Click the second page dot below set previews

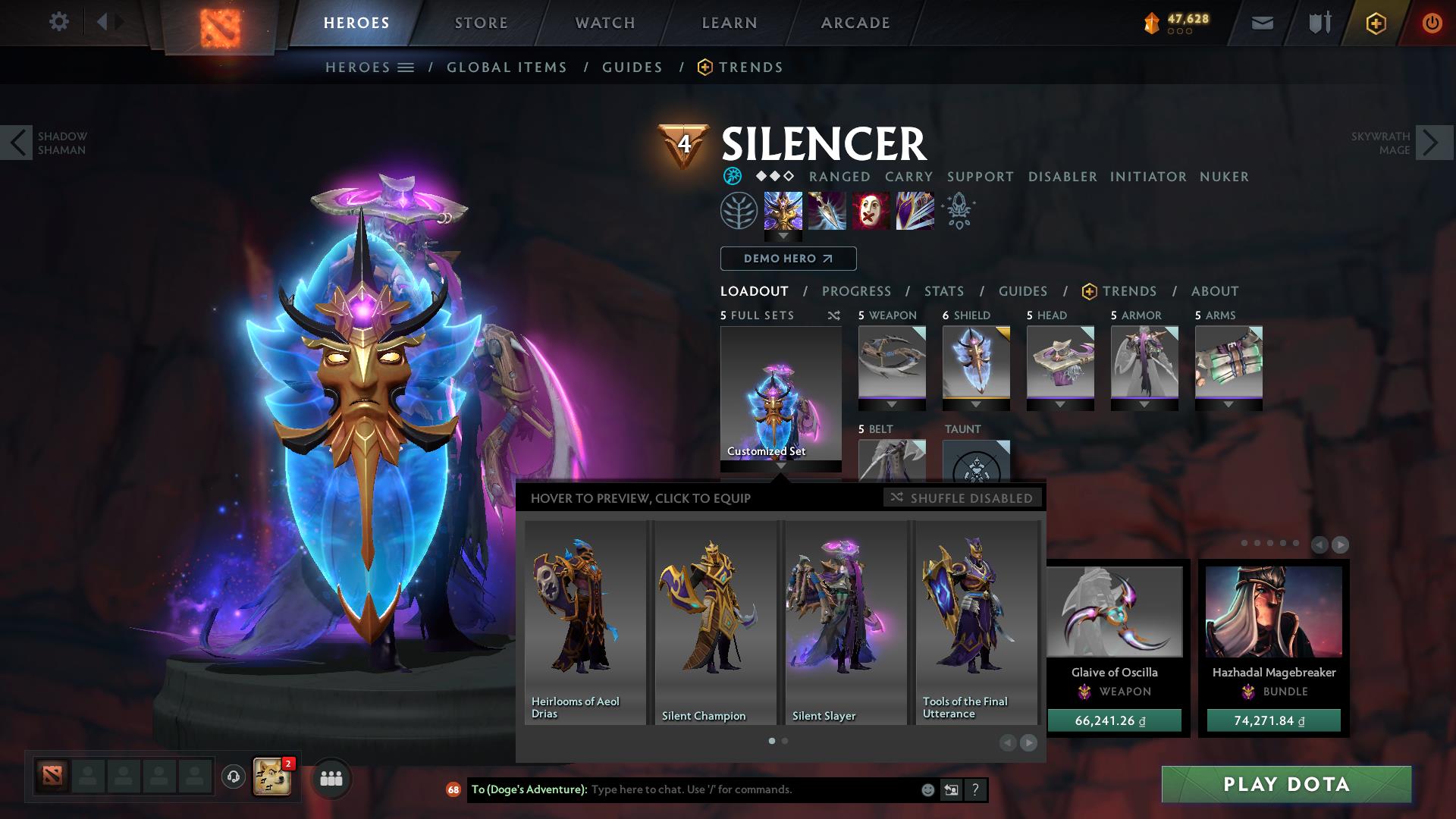(x=784, y=741)
